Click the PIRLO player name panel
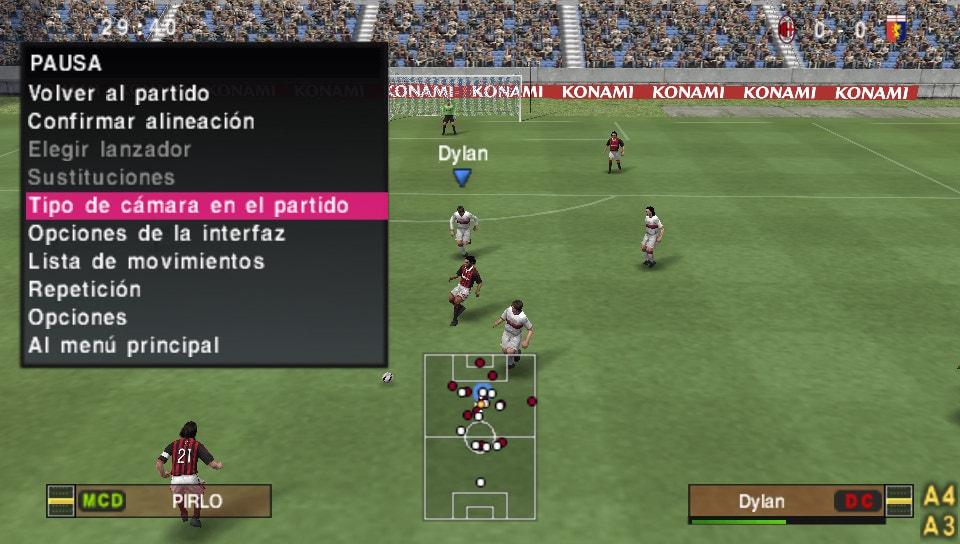 coord(196,501)
